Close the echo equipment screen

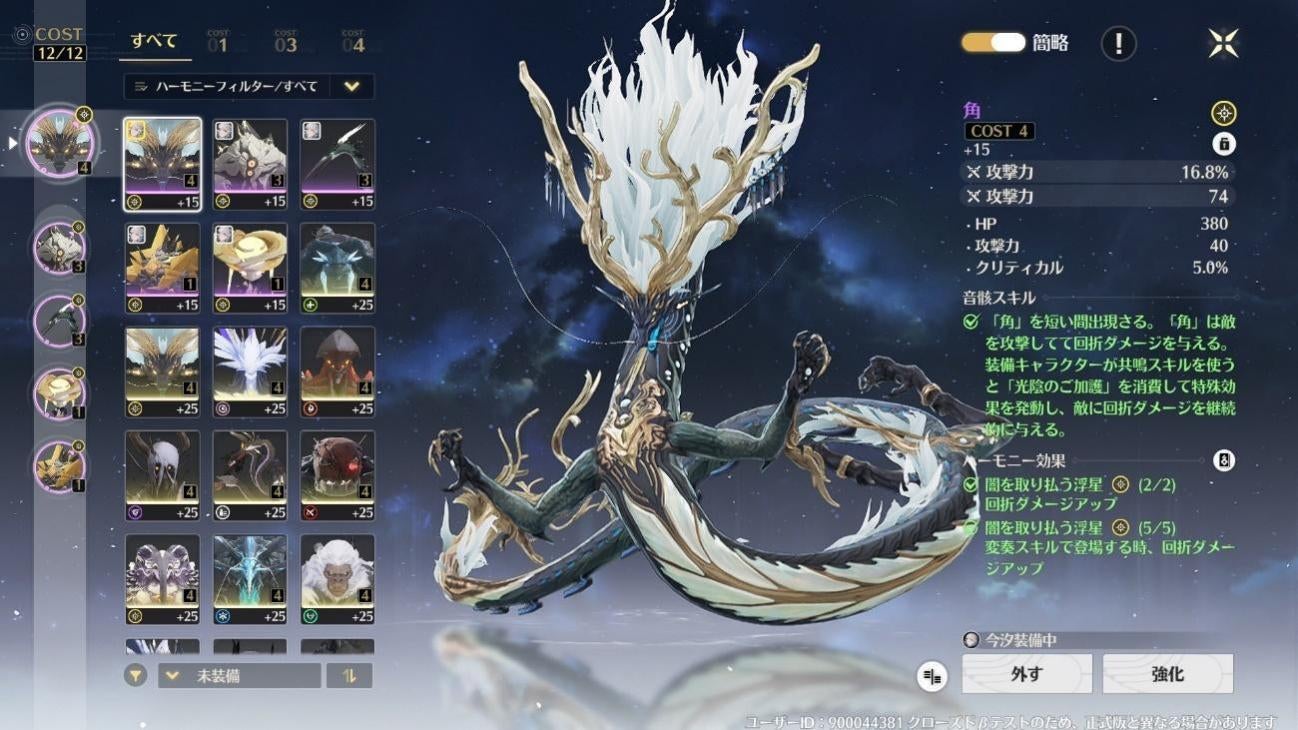[1223, 43]
